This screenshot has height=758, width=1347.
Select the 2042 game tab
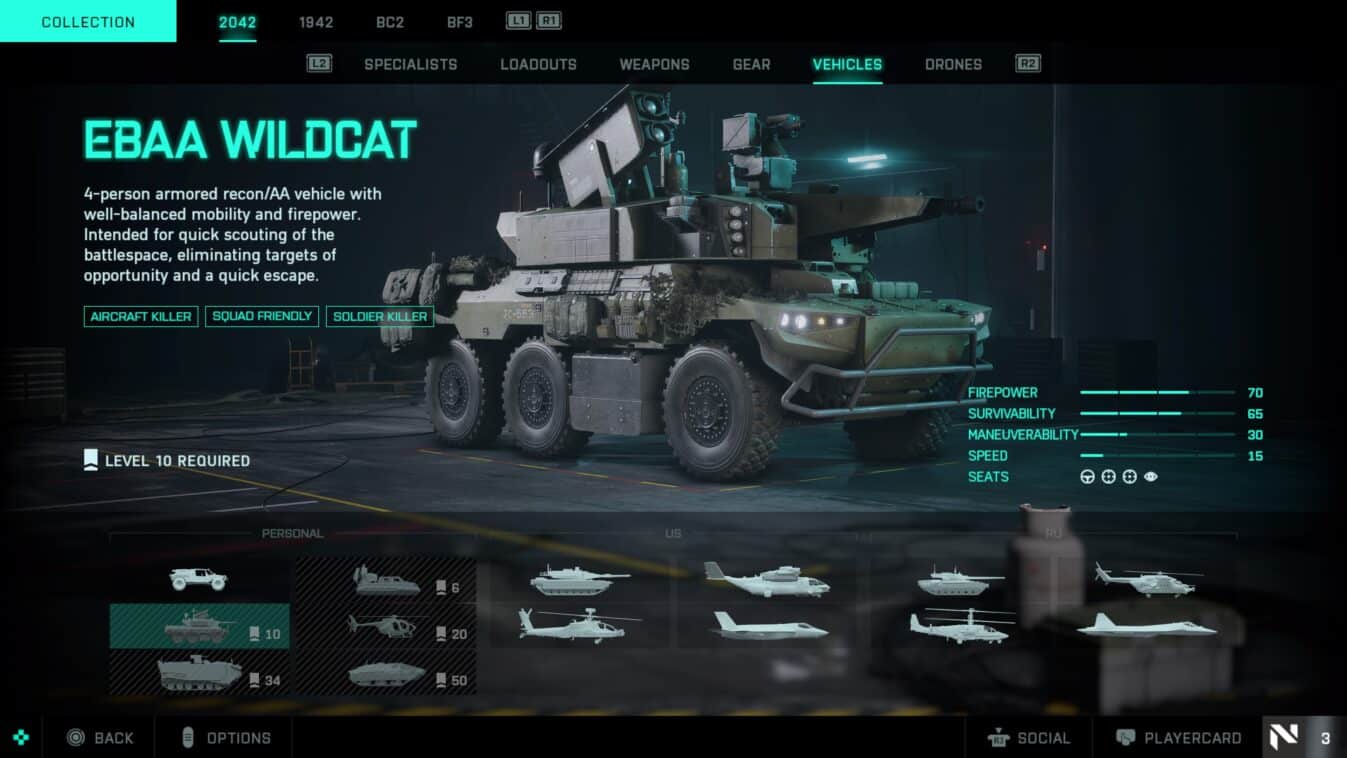coord(235,21)
